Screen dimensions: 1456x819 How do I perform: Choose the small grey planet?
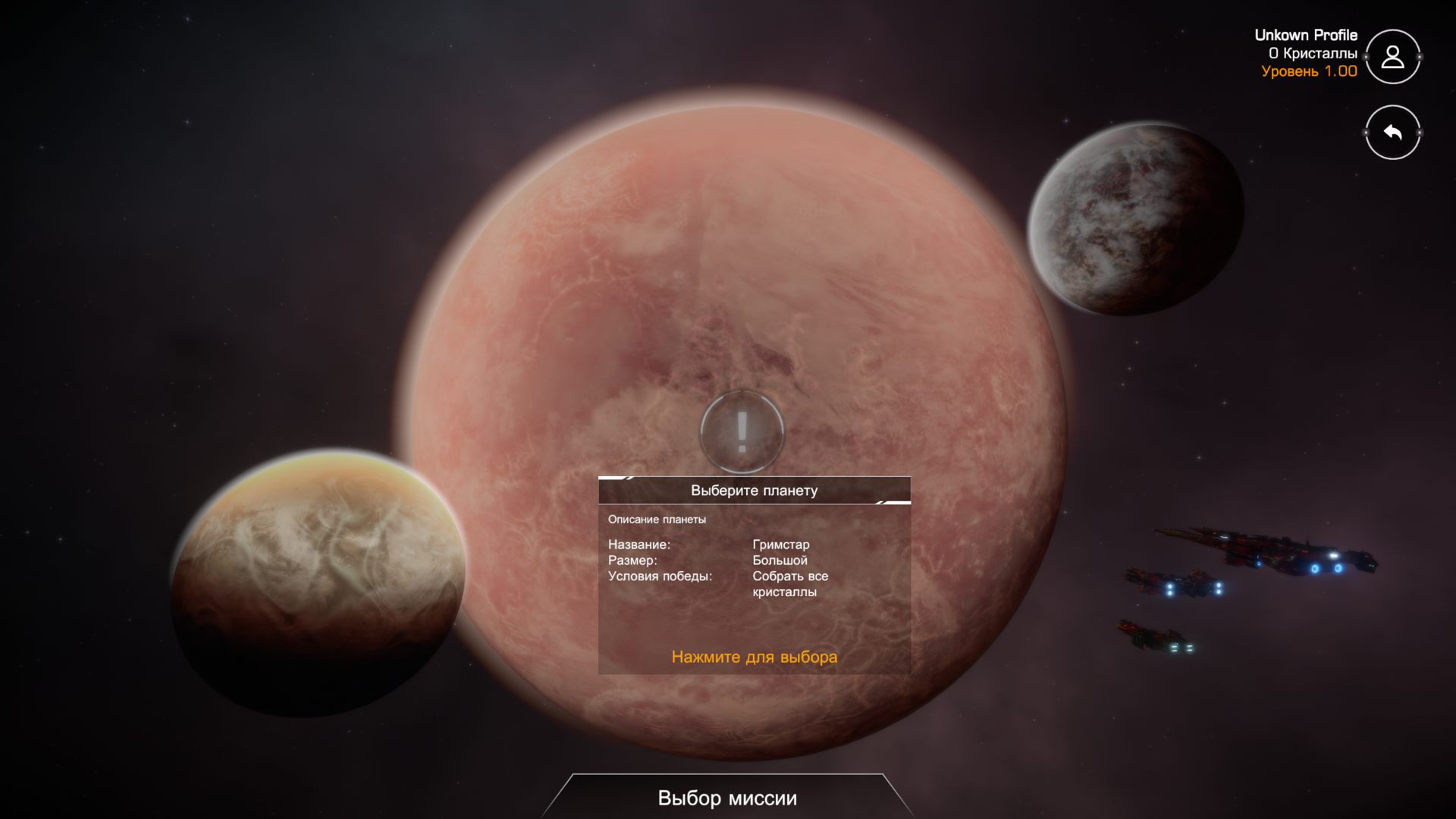(1135, 219)
